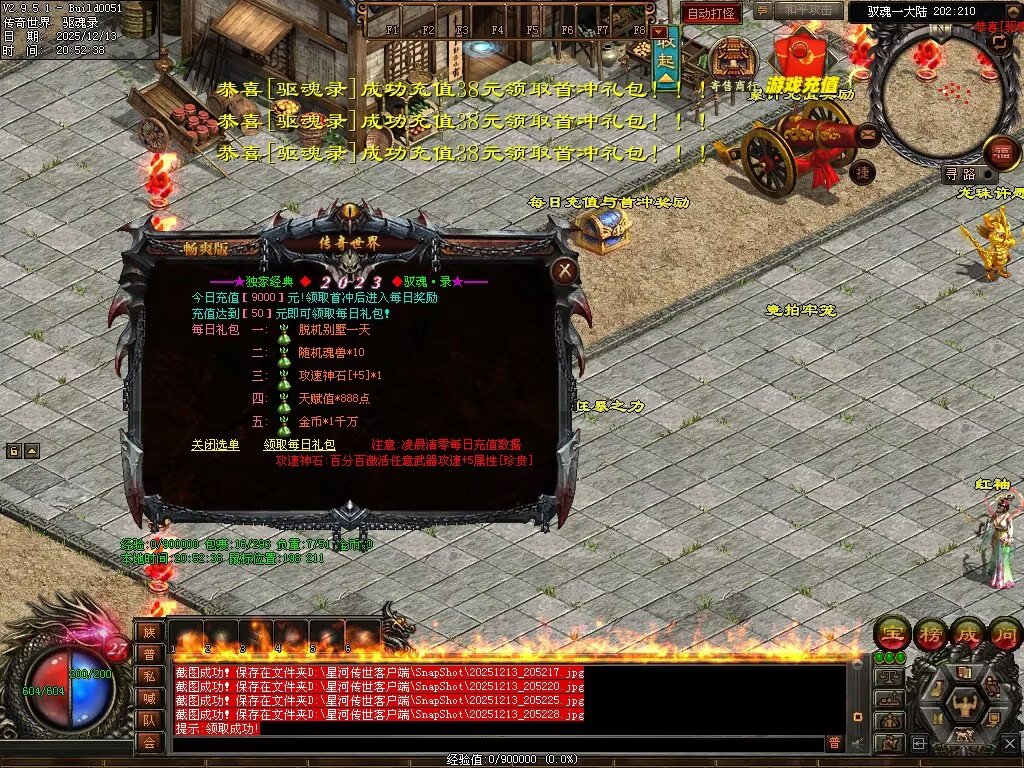Open the scales trade icon button

(x=889, y=677)
